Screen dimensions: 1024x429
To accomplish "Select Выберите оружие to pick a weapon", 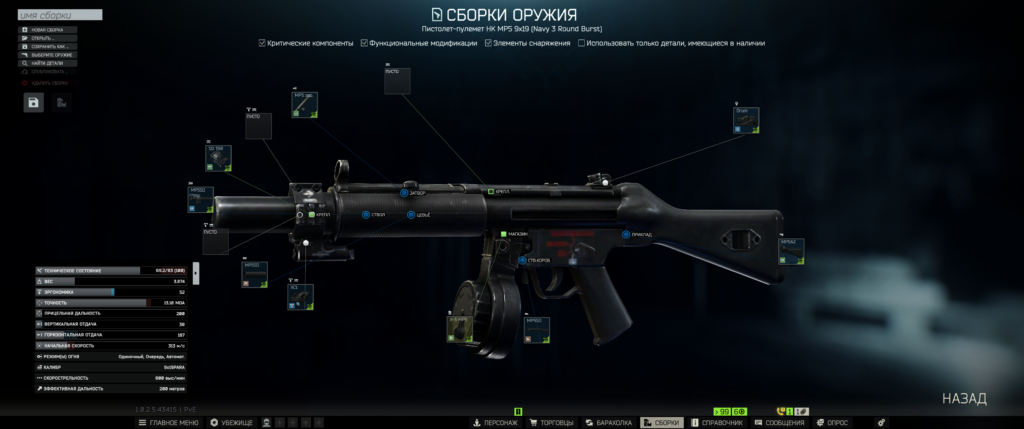I will (x=47, y=55).
